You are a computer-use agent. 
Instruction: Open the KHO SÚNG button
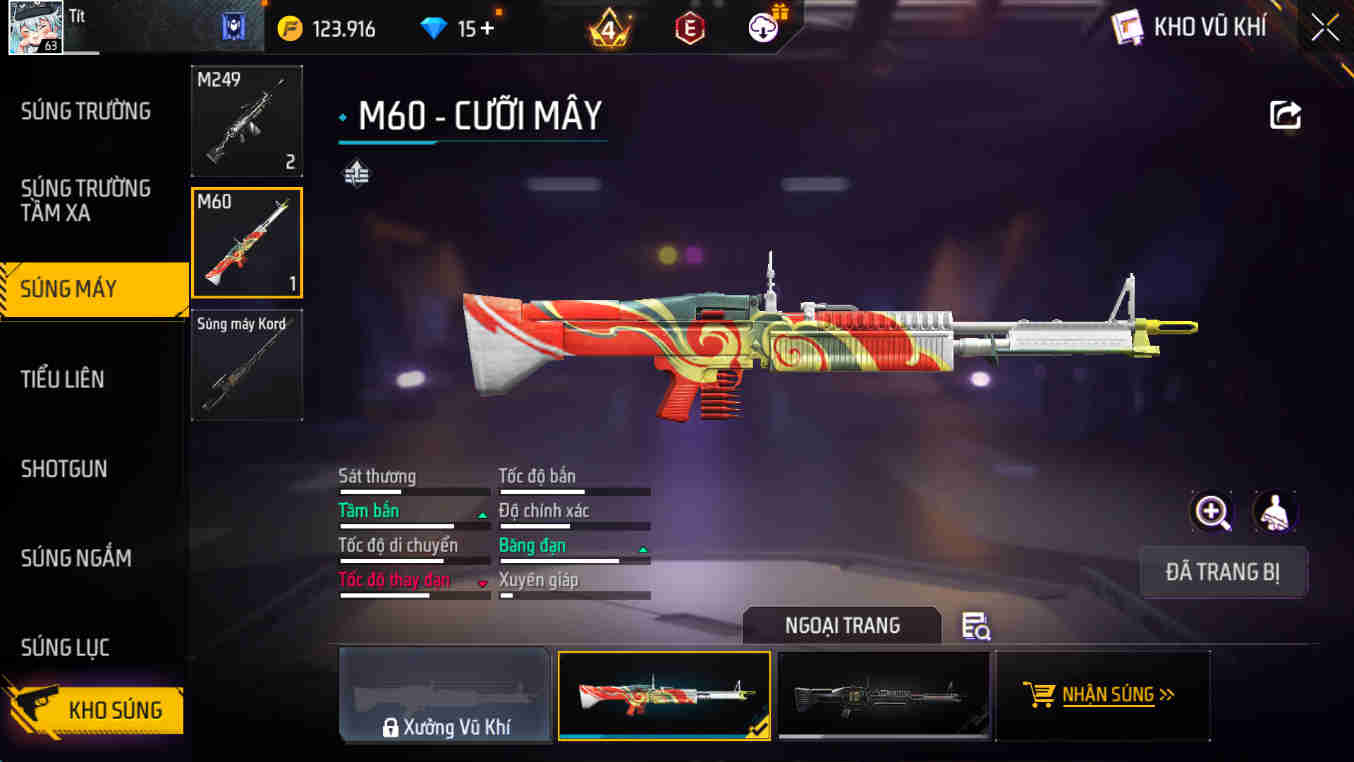(95, 710)
